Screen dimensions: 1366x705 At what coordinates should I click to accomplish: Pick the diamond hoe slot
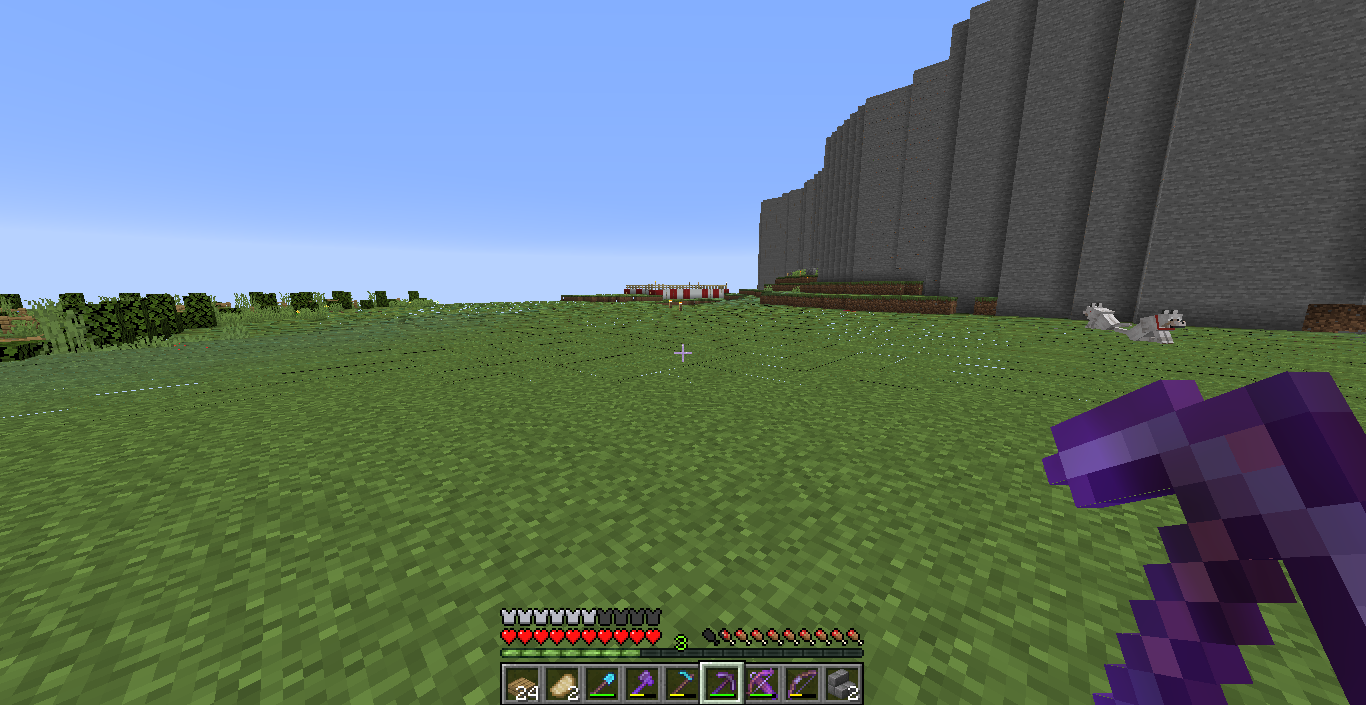click(682, 684)
